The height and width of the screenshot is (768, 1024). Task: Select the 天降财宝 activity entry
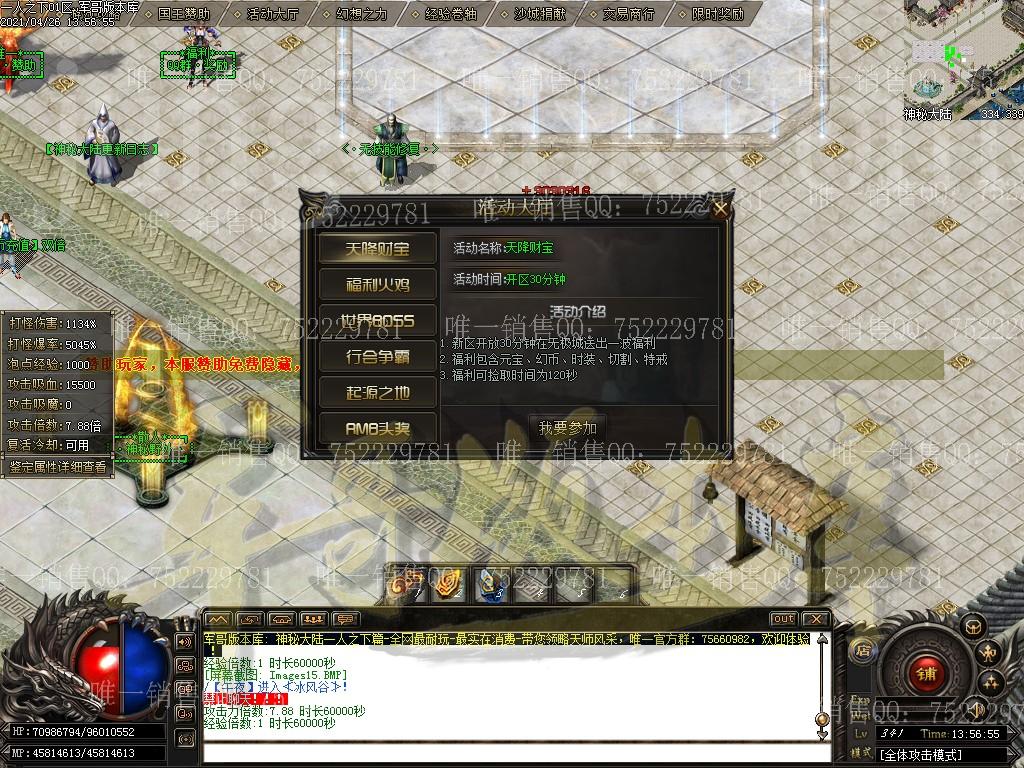tap(377, 248)
